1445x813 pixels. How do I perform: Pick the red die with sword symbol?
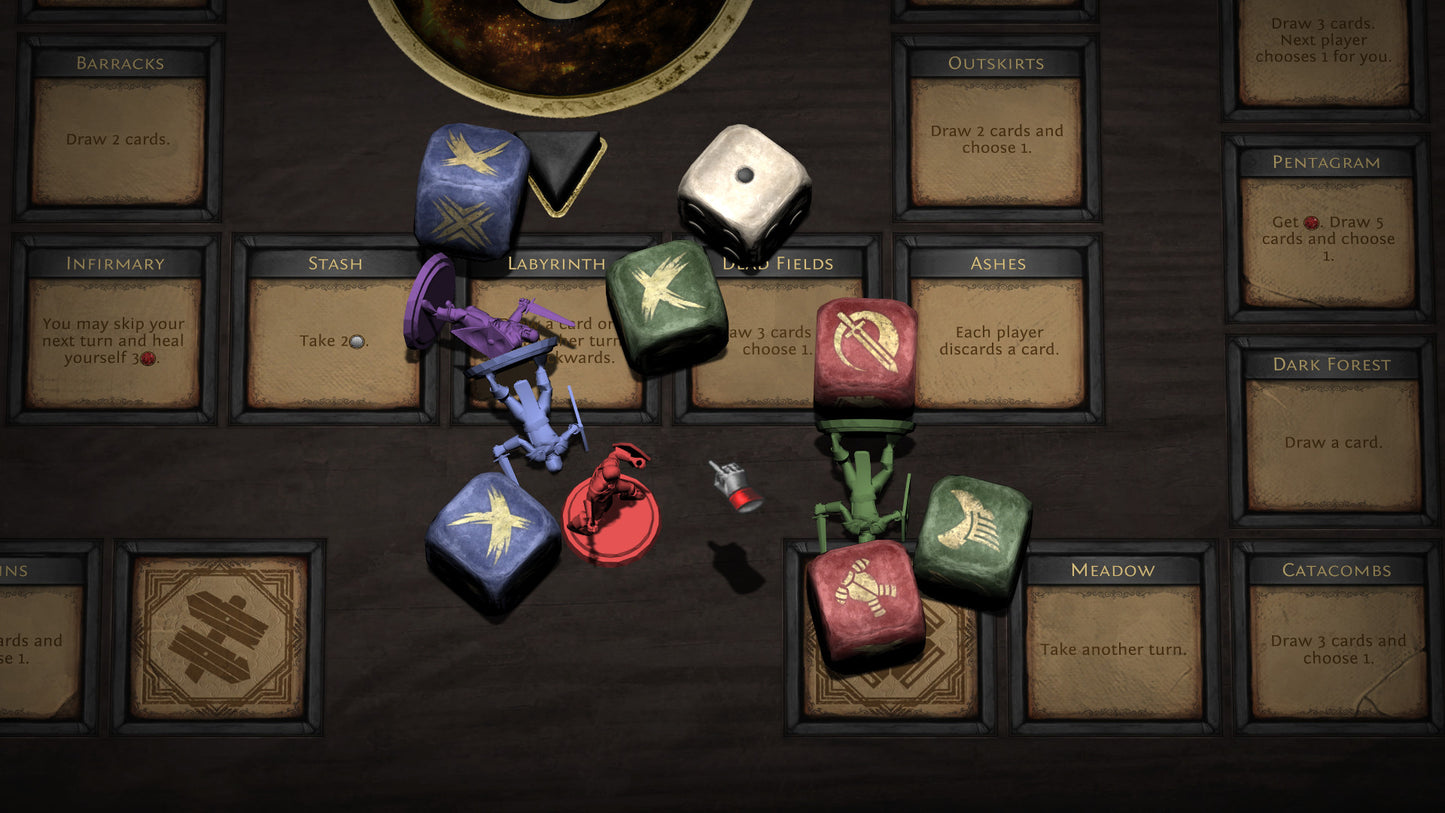click(865, 354)
